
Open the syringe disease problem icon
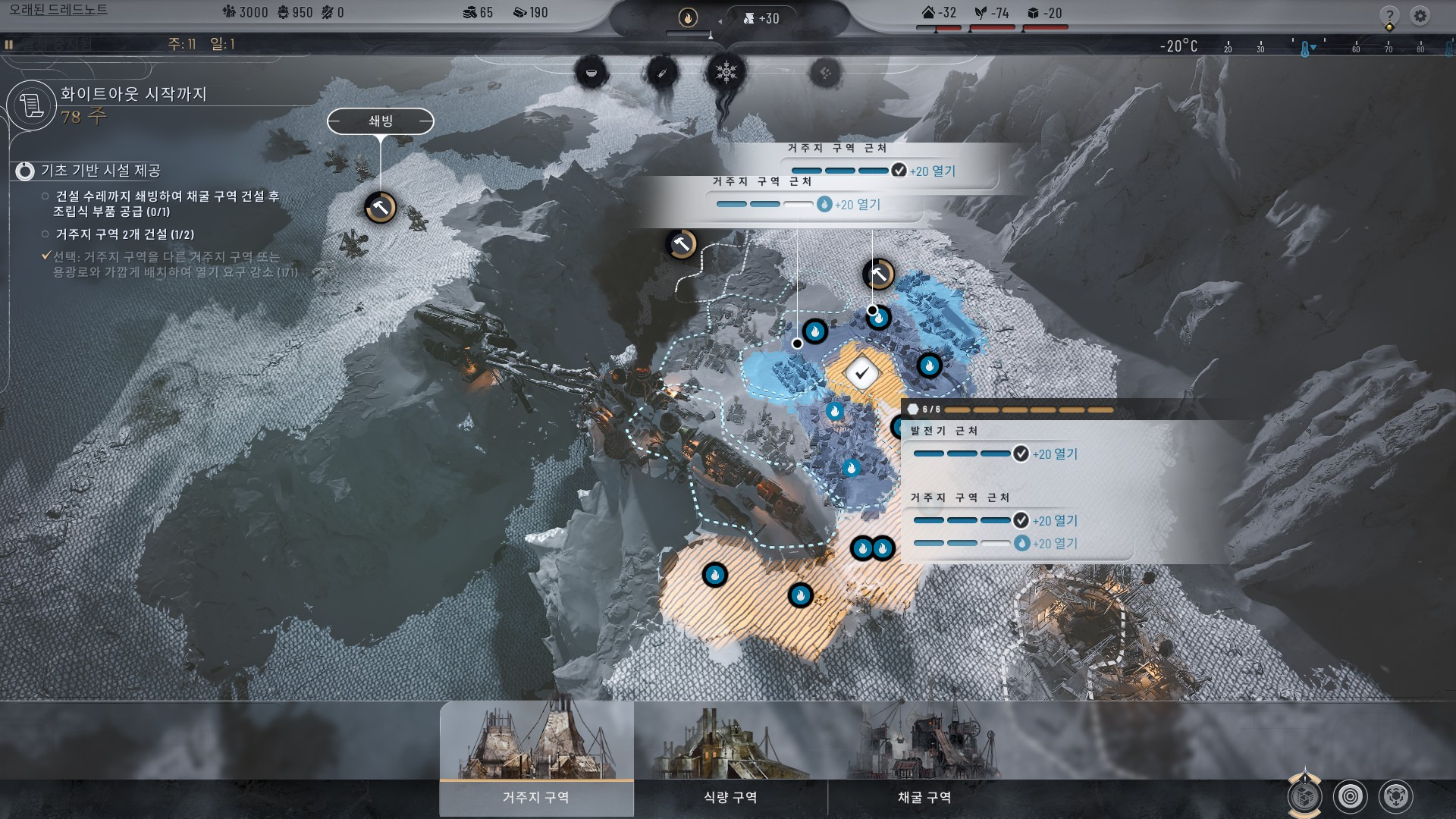[x=661, y=74]
